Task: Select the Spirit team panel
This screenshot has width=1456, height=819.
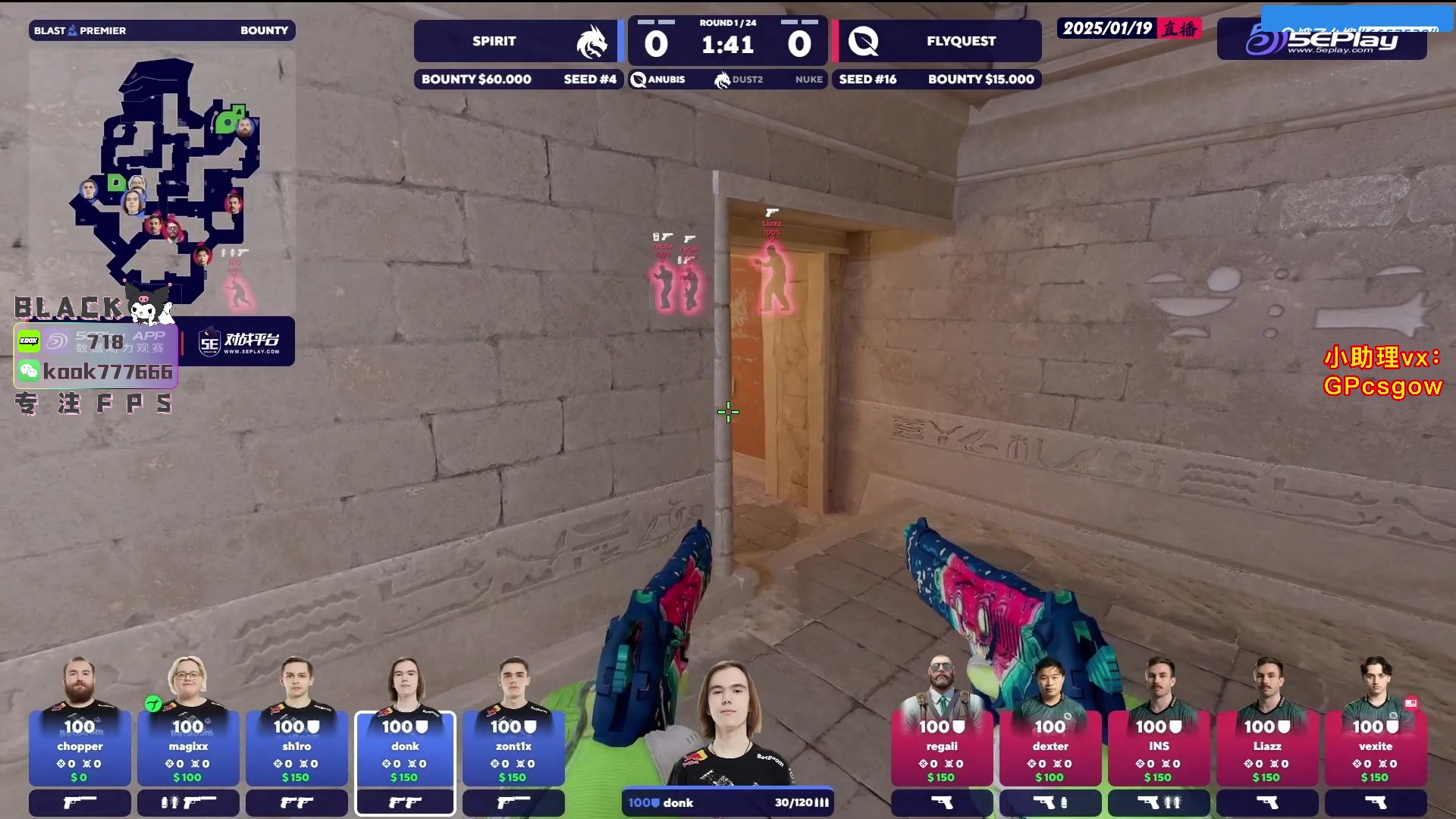Action: click(x=516, y=41)
